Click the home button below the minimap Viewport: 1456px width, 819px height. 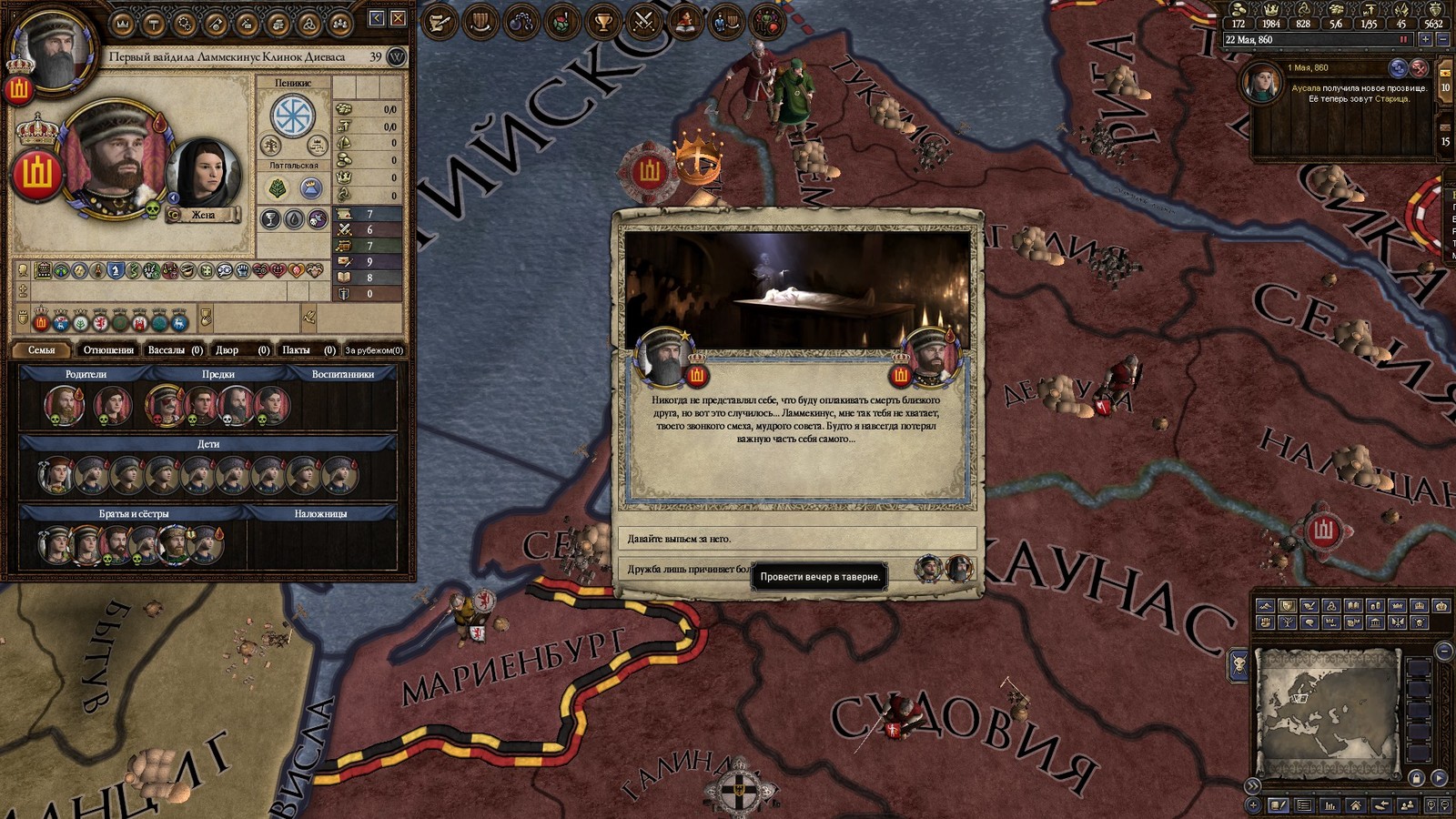1356,805
